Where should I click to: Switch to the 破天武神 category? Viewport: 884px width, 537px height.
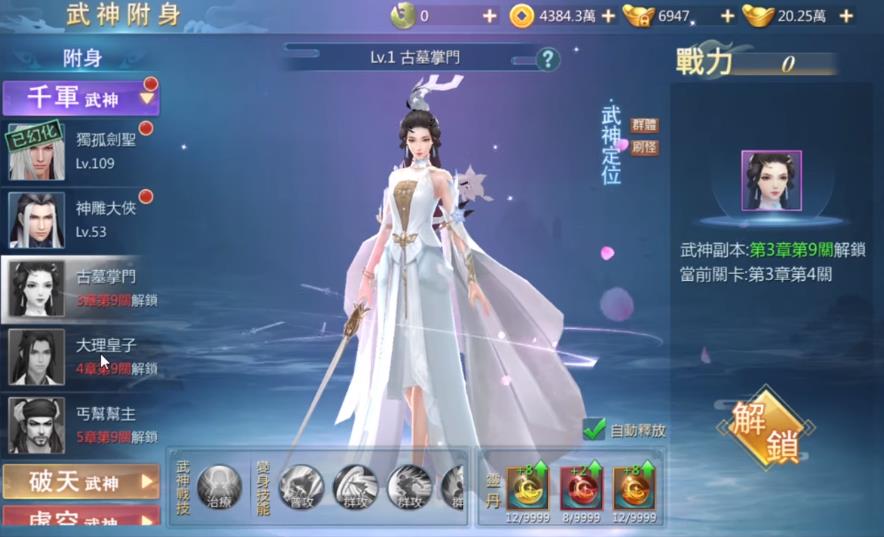[x=81, y=482]
